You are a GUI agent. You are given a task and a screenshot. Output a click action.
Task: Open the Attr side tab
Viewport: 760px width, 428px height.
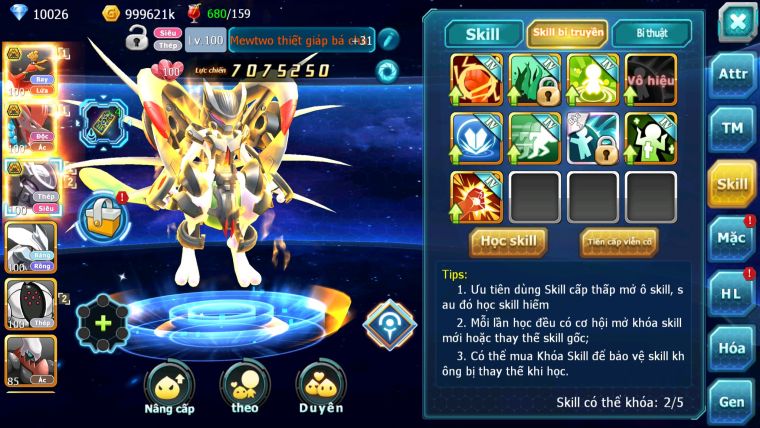tap(732, 75)
